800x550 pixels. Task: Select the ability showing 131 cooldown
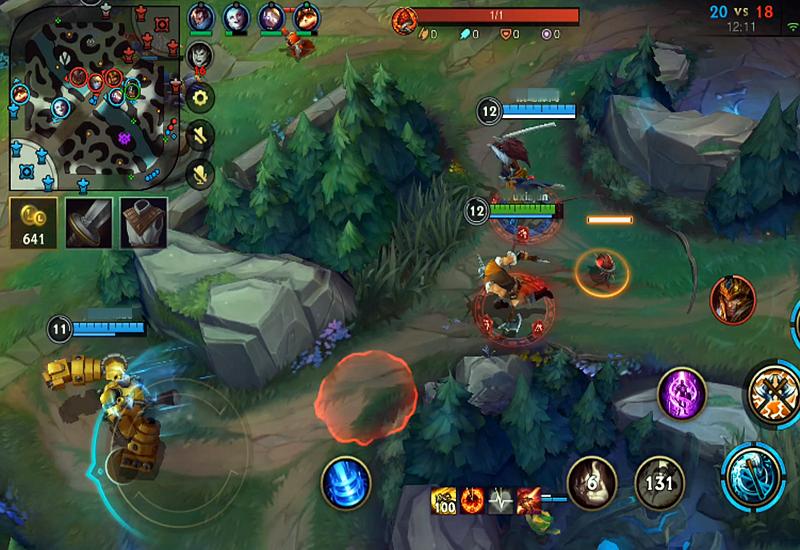(660, 482)
